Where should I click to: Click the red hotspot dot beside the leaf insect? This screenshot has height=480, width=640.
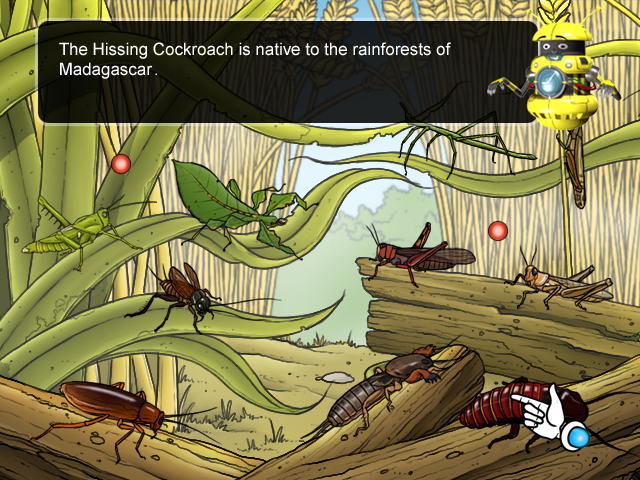[121, 163]
